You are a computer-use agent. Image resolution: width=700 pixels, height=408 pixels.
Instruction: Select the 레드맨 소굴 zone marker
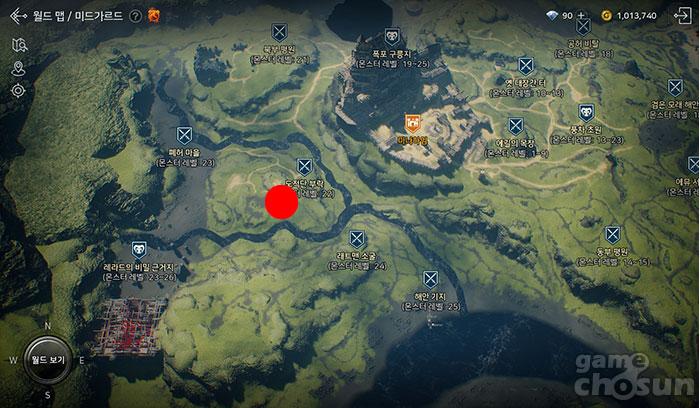click(357, 238)
